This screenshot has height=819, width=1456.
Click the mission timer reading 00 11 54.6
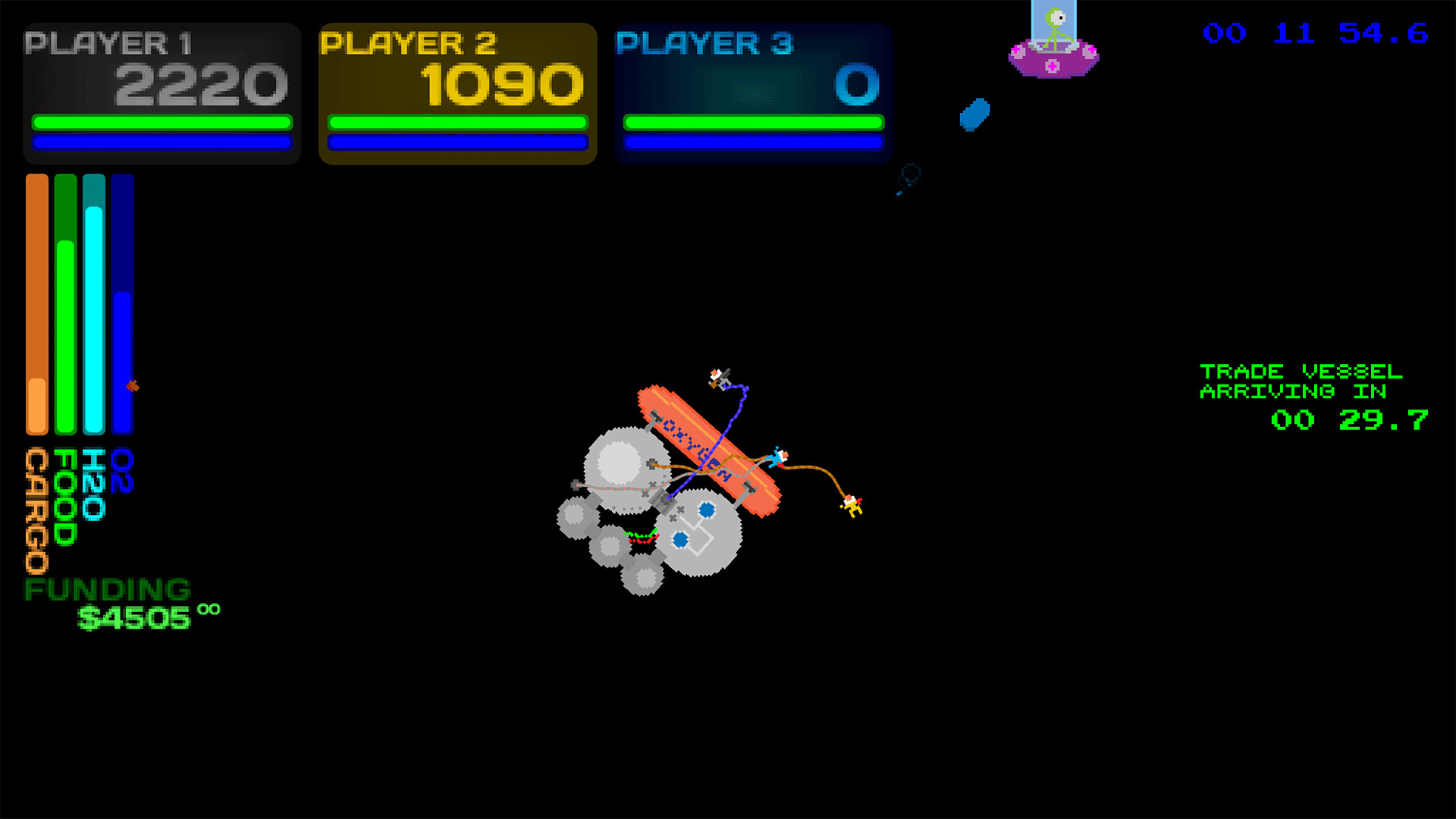point(1316,33)
